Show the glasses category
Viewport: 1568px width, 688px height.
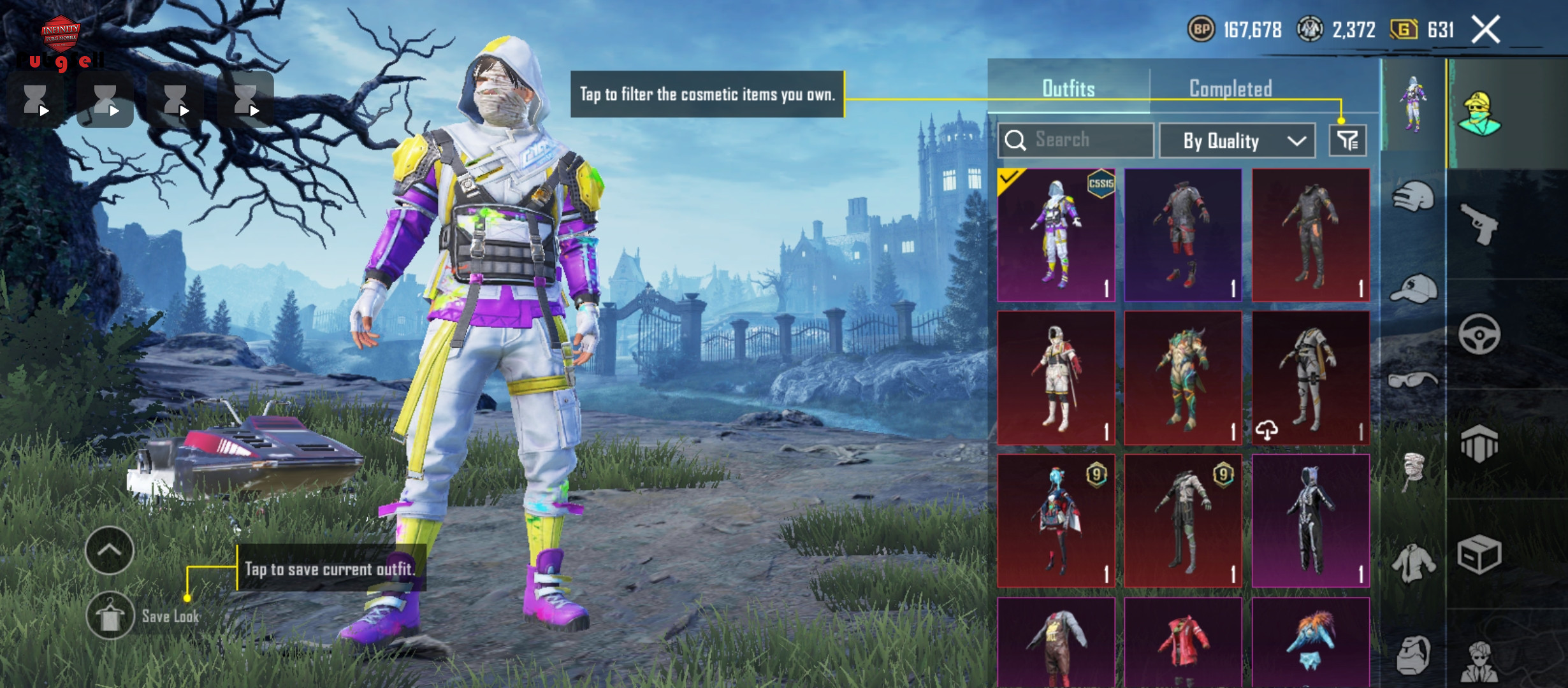click(x=1413, y=381)
